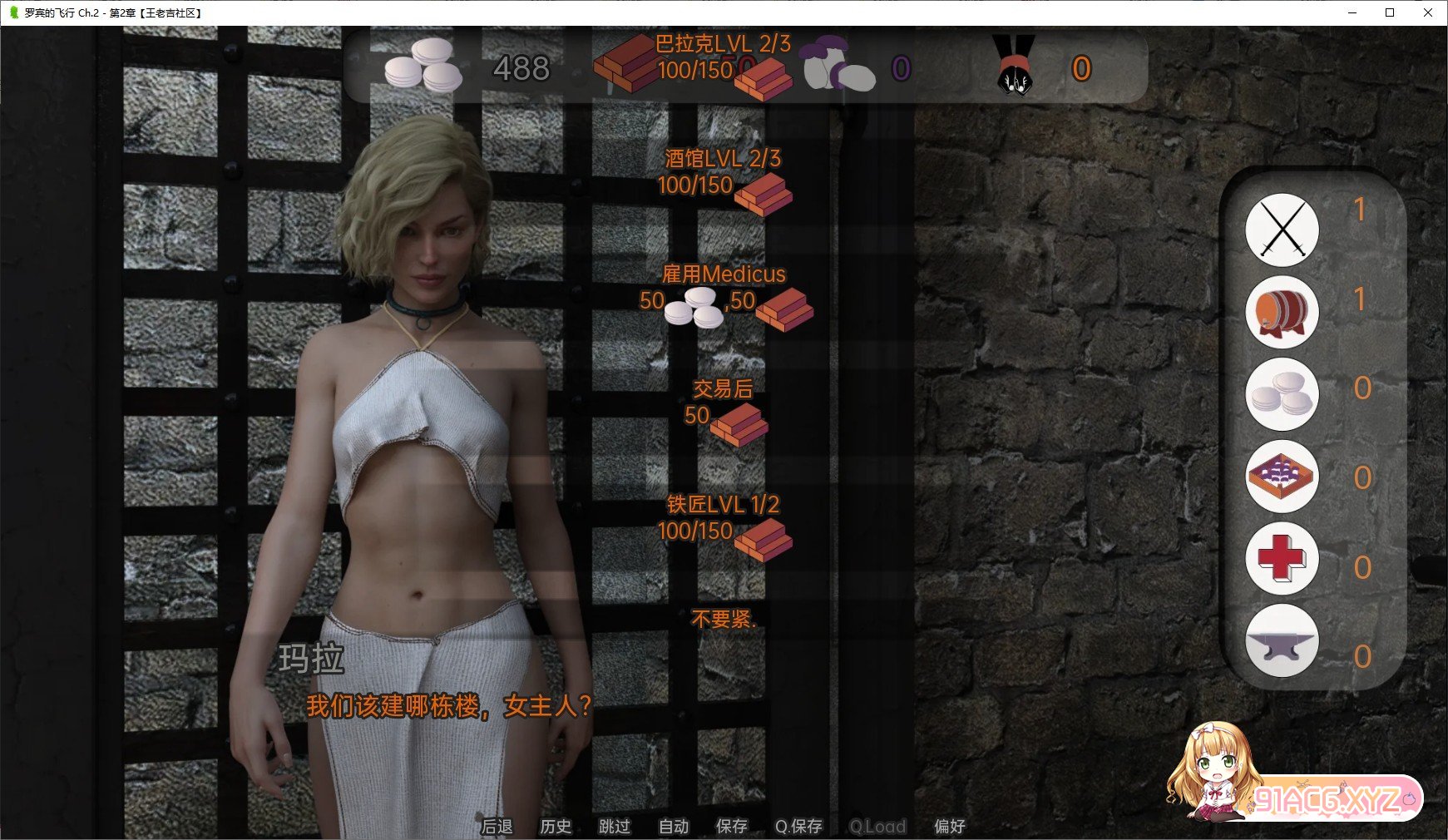Screen dimensions: 1448x840
Task: Click the crossed swords barracks icon
Action: coord(1282,230)
